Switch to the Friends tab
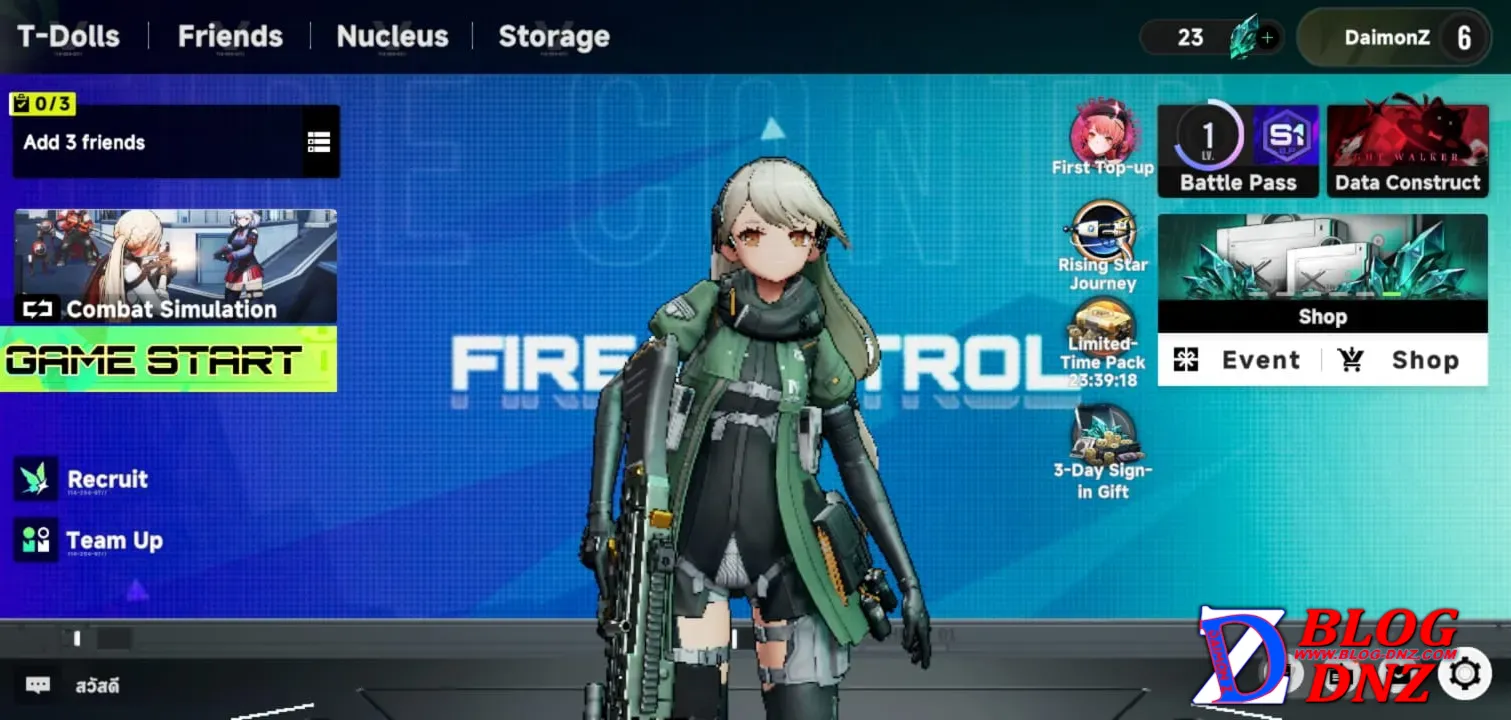The image size is (1511, 720). (230, 37)
